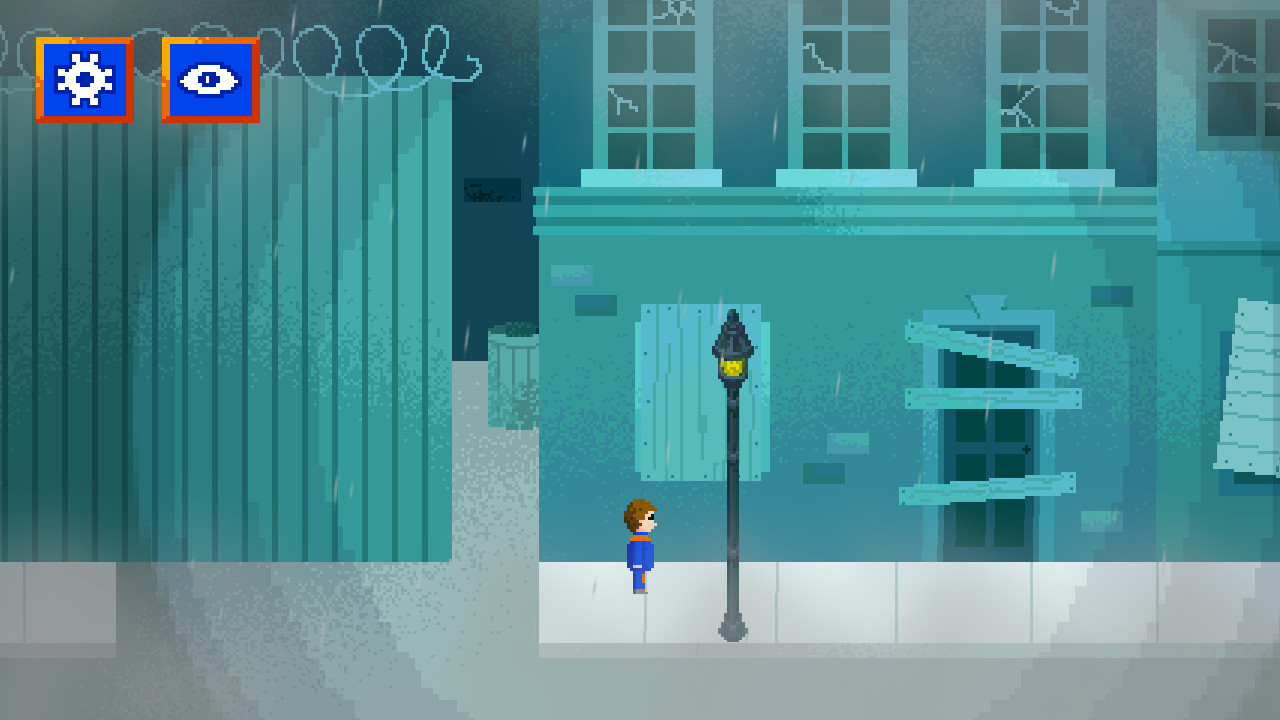The height and width of the screenshot is (720, 1280).
Task: Click the tiny cursor mark near the door
Action: (x=1026, y=448)
